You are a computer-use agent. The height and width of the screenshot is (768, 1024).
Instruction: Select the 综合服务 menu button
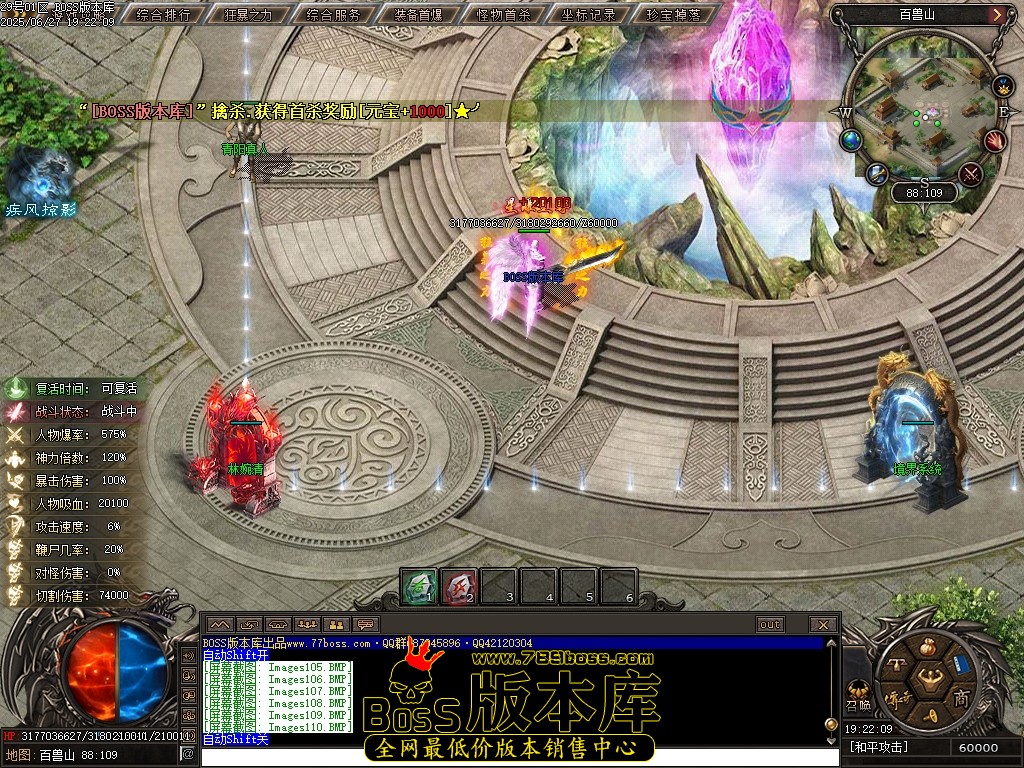pyautogui.click(x=334, y=15)
